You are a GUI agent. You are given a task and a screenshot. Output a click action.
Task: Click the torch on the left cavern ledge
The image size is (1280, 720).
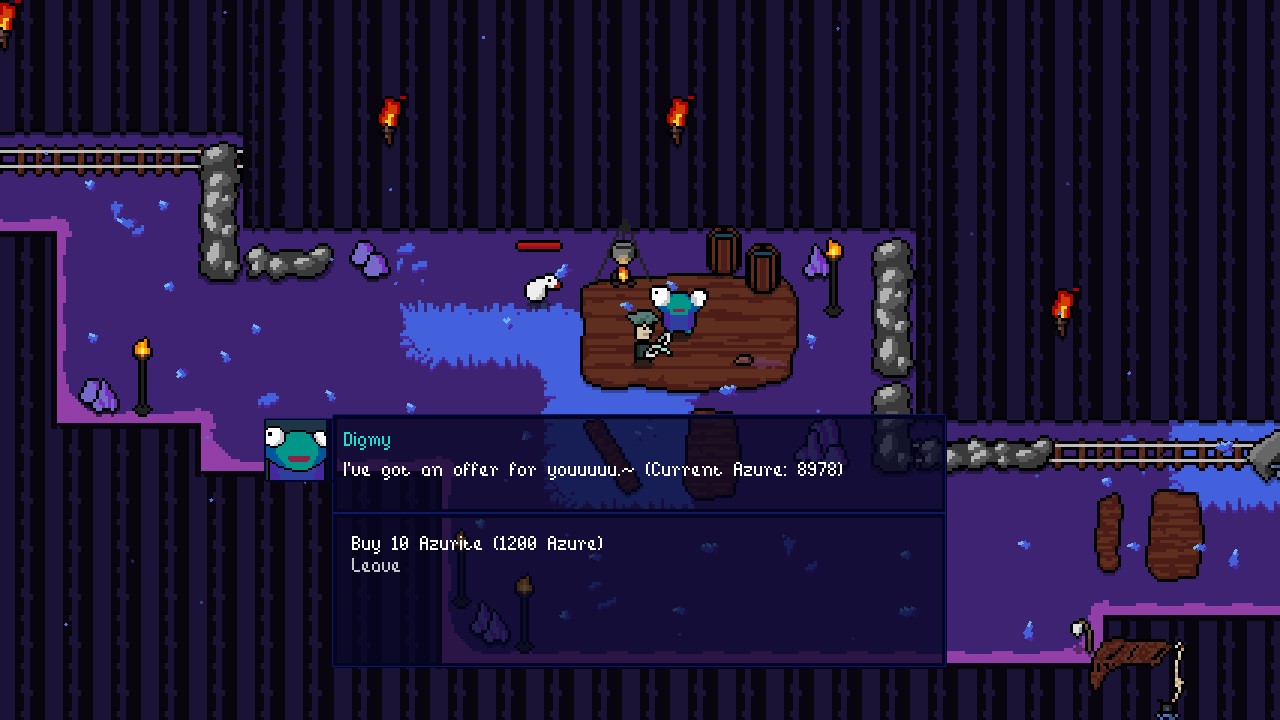[141, 350]
